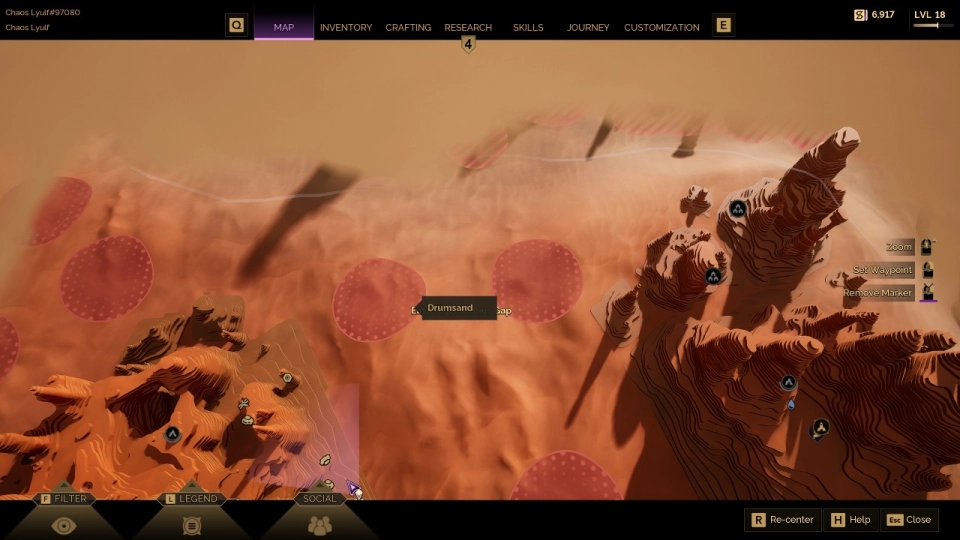Select the blue water droplet map marker
The height and width of the screenshot is (540, 960).
(791, 405)
